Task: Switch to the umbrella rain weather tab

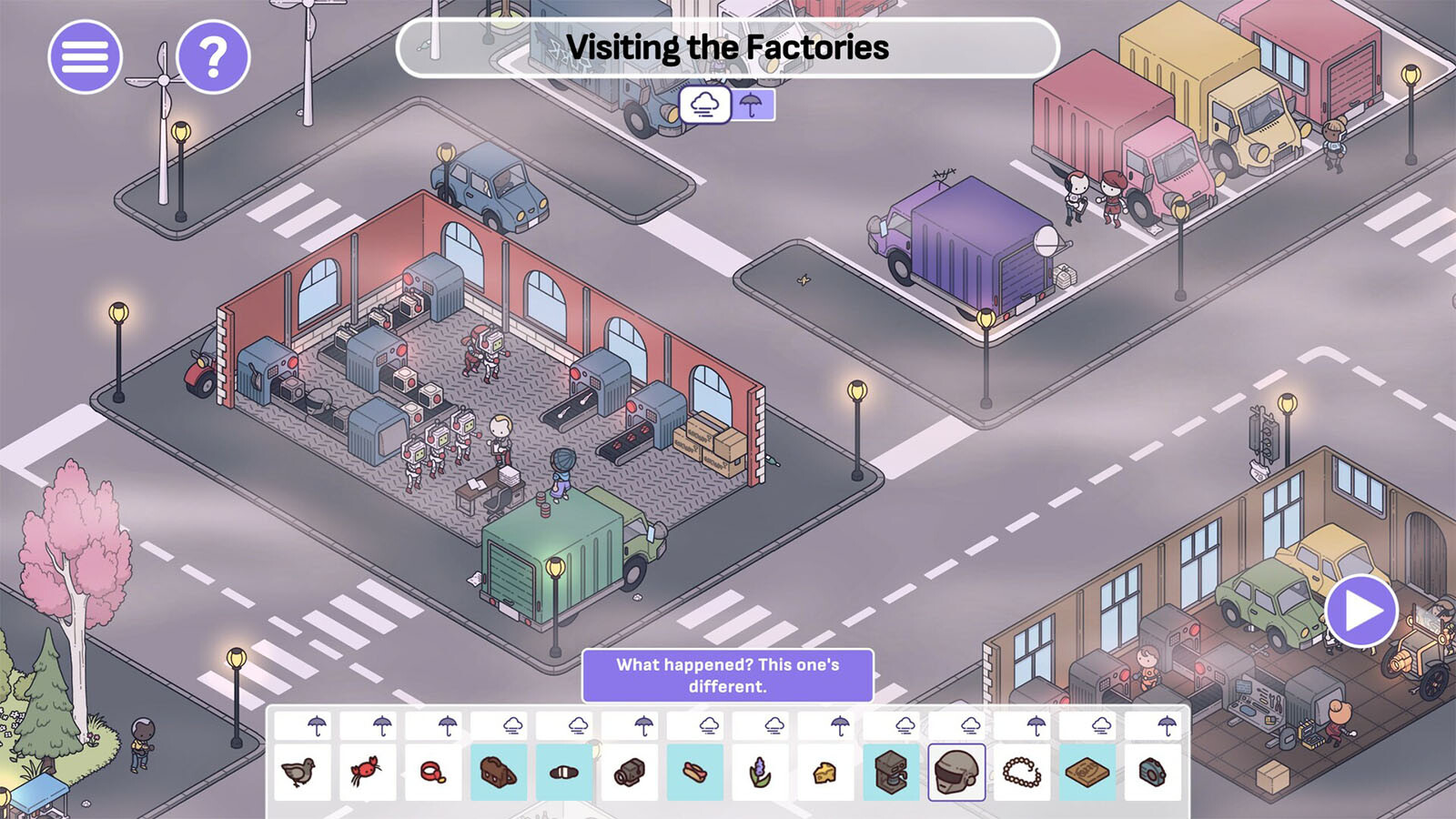Action: (x=752, y=105)
